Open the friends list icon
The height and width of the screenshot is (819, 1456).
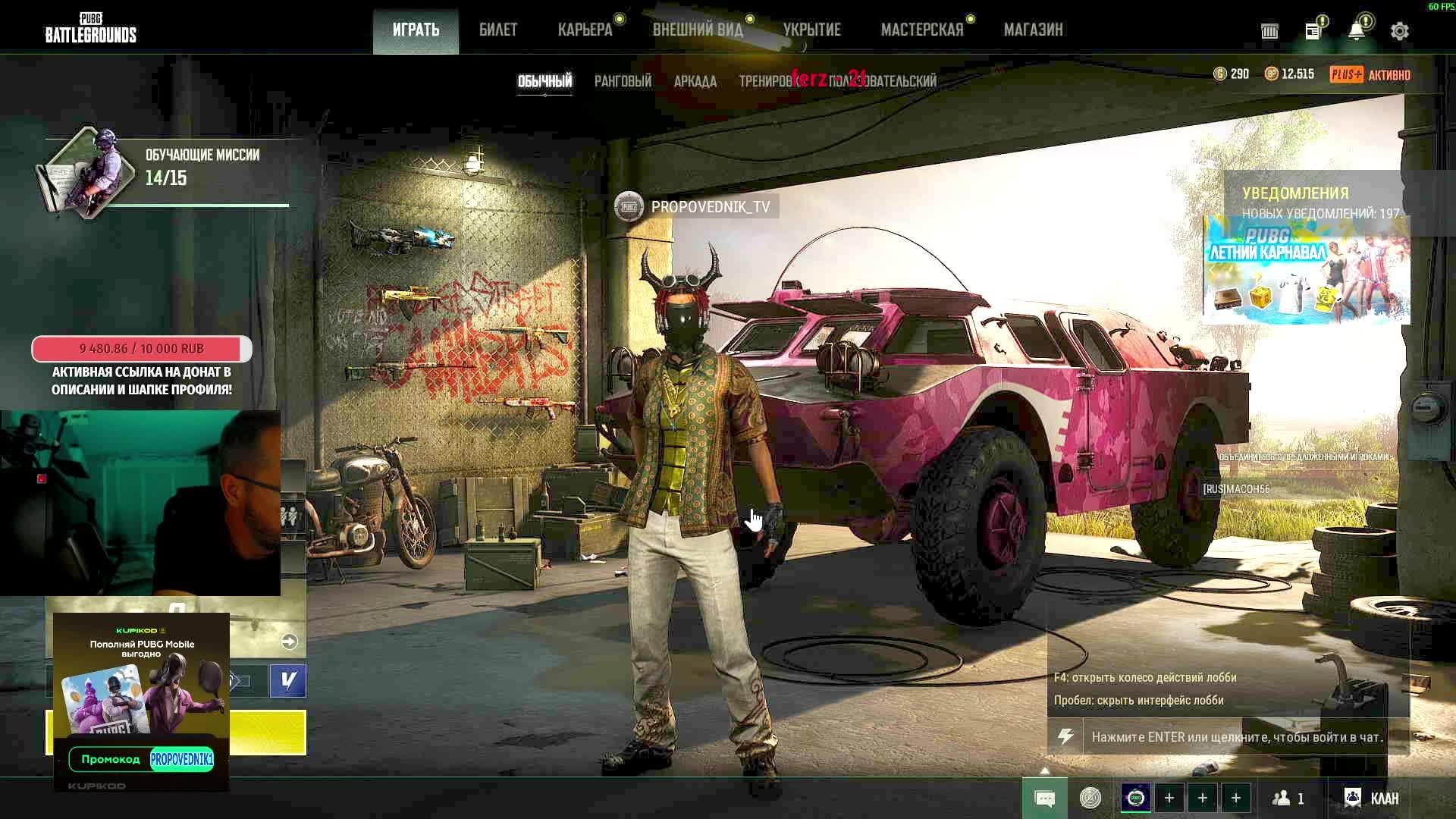1288,799
